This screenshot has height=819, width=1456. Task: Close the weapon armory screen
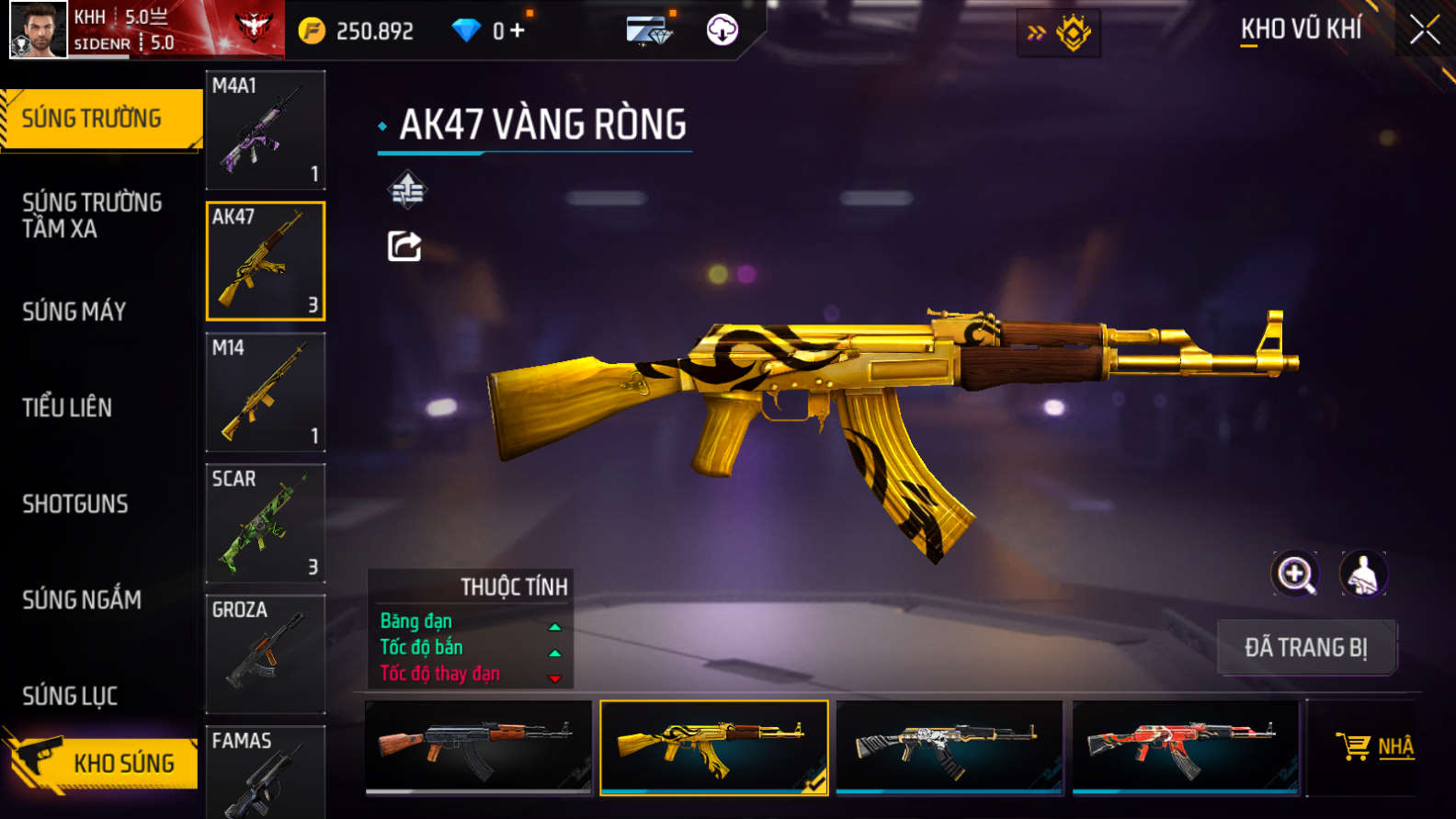[1424, 30]
